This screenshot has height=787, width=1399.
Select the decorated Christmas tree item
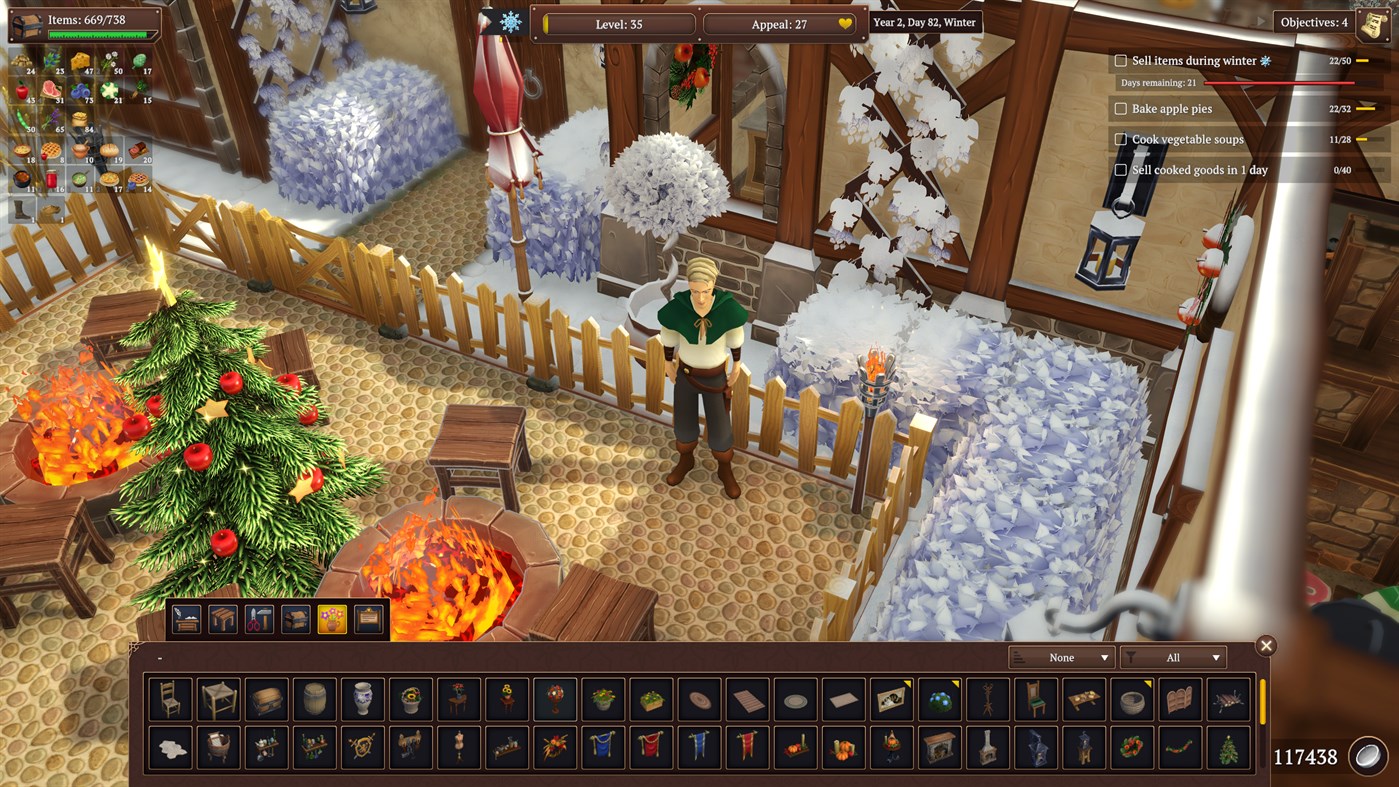tap(1226, 748)
